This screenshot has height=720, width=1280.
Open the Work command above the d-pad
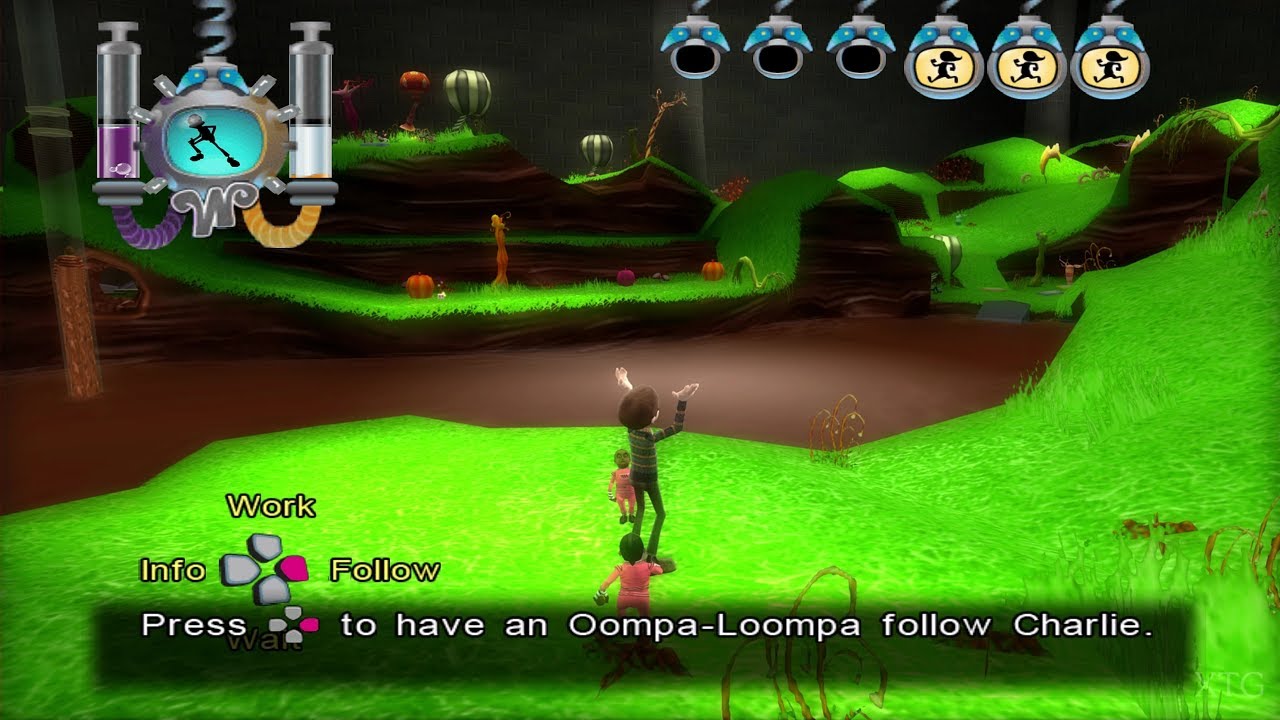[272, 507]
